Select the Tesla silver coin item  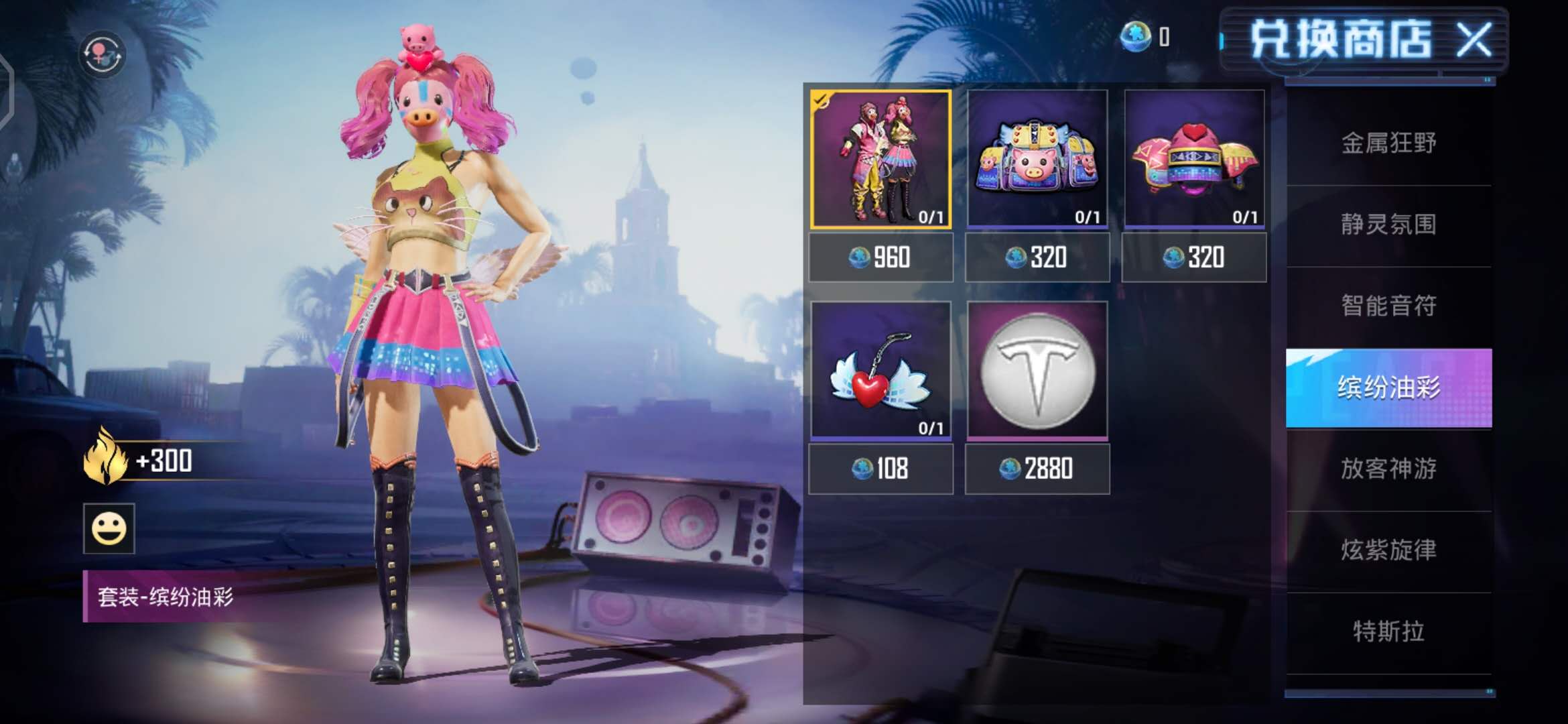(1037, 370)
